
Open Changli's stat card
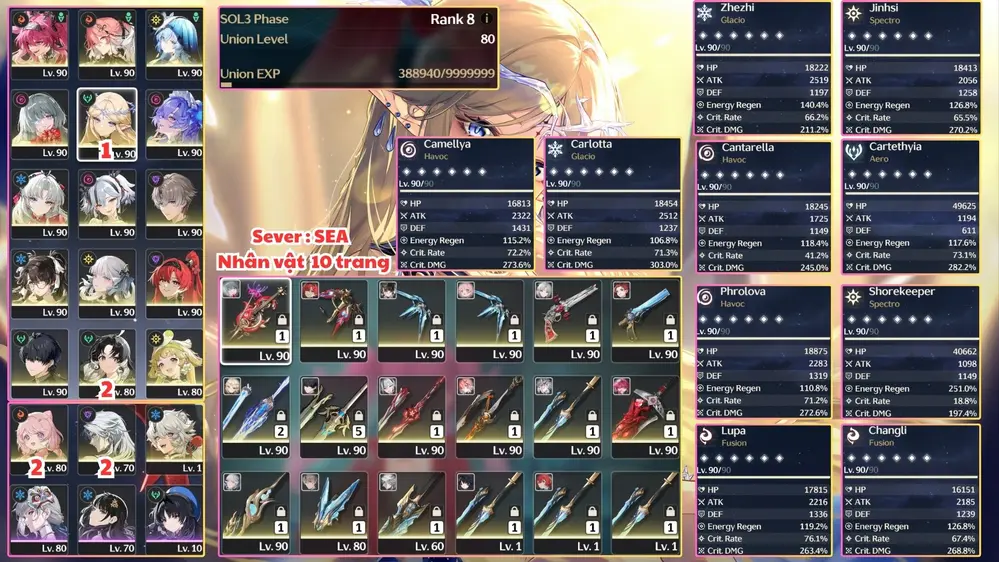click(x=910, y=490)
